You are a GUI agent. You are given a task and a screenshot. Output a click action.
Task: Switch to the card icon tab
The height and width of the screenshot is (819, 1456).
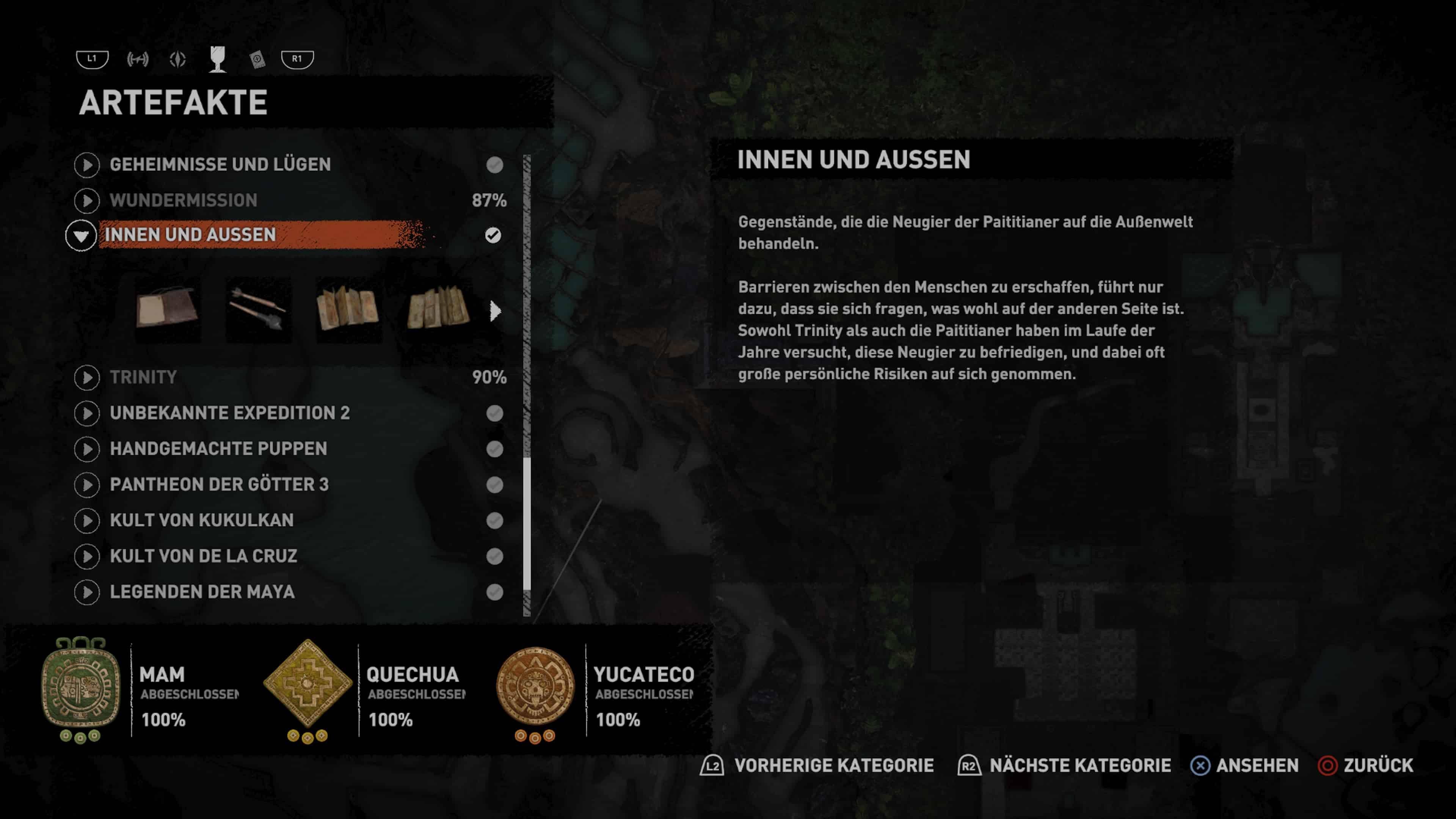[x=257, y=59]
